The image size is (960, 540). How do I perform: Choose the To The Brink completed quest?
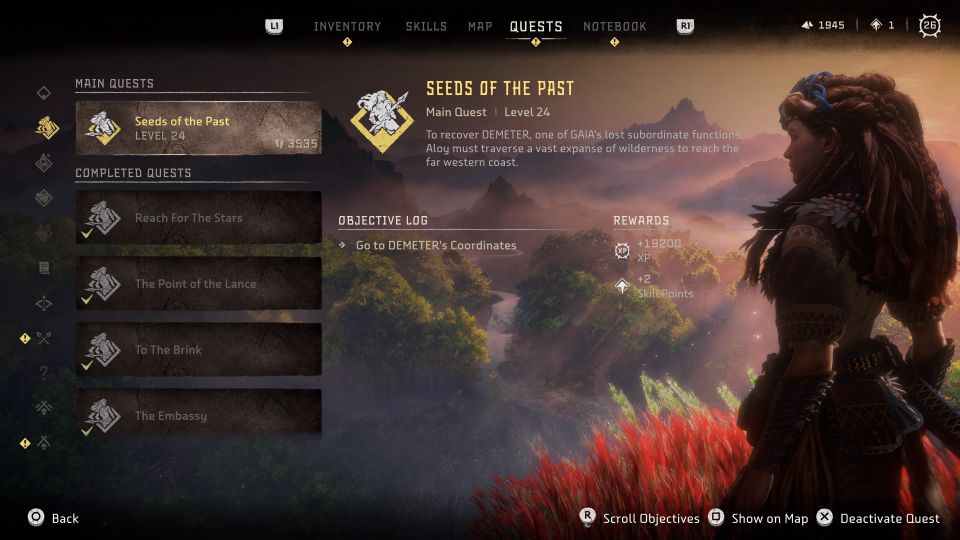coord(198,350)
